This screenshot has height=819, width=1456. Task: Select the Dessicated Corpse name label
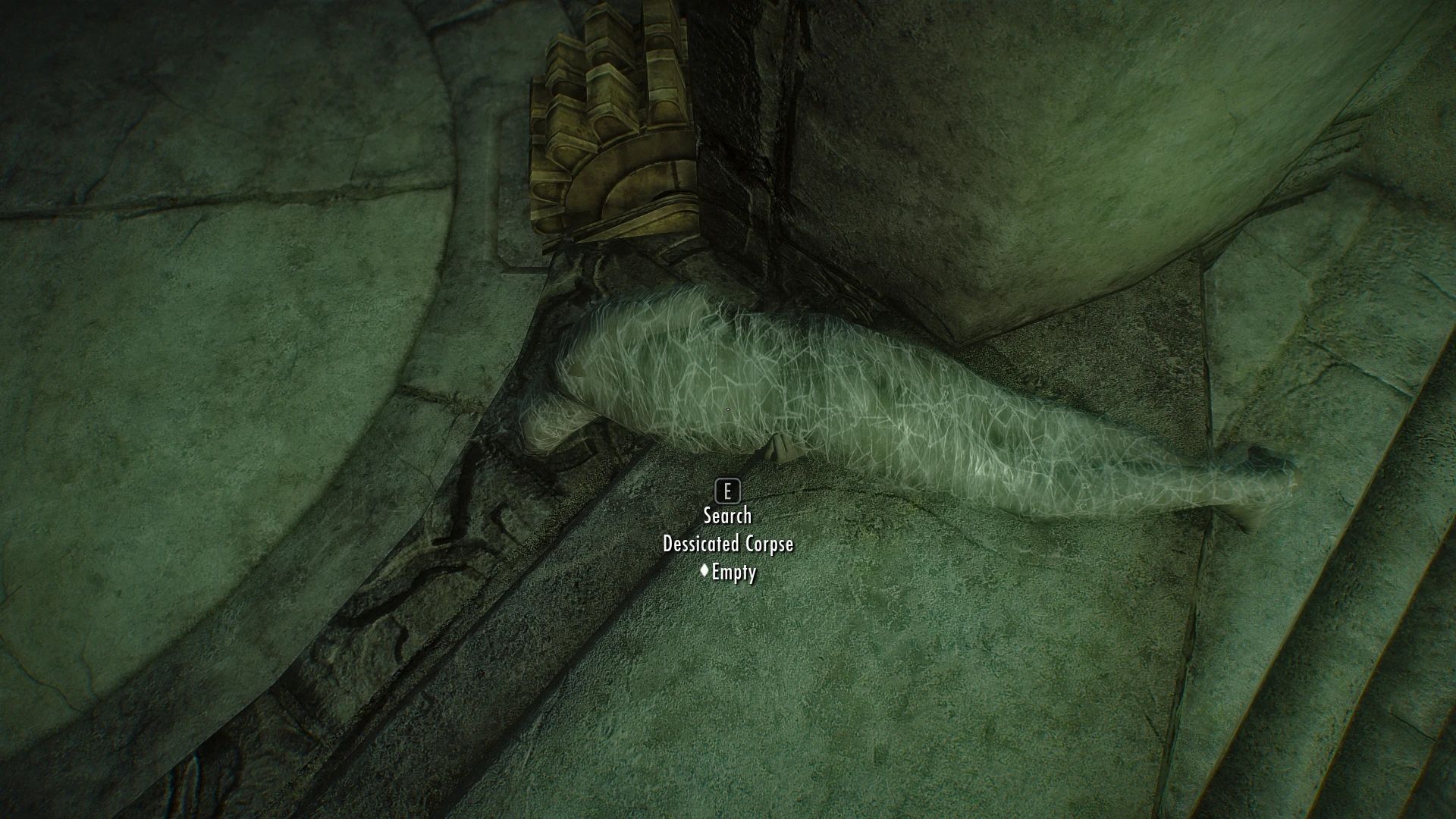(x=727, y=544)
